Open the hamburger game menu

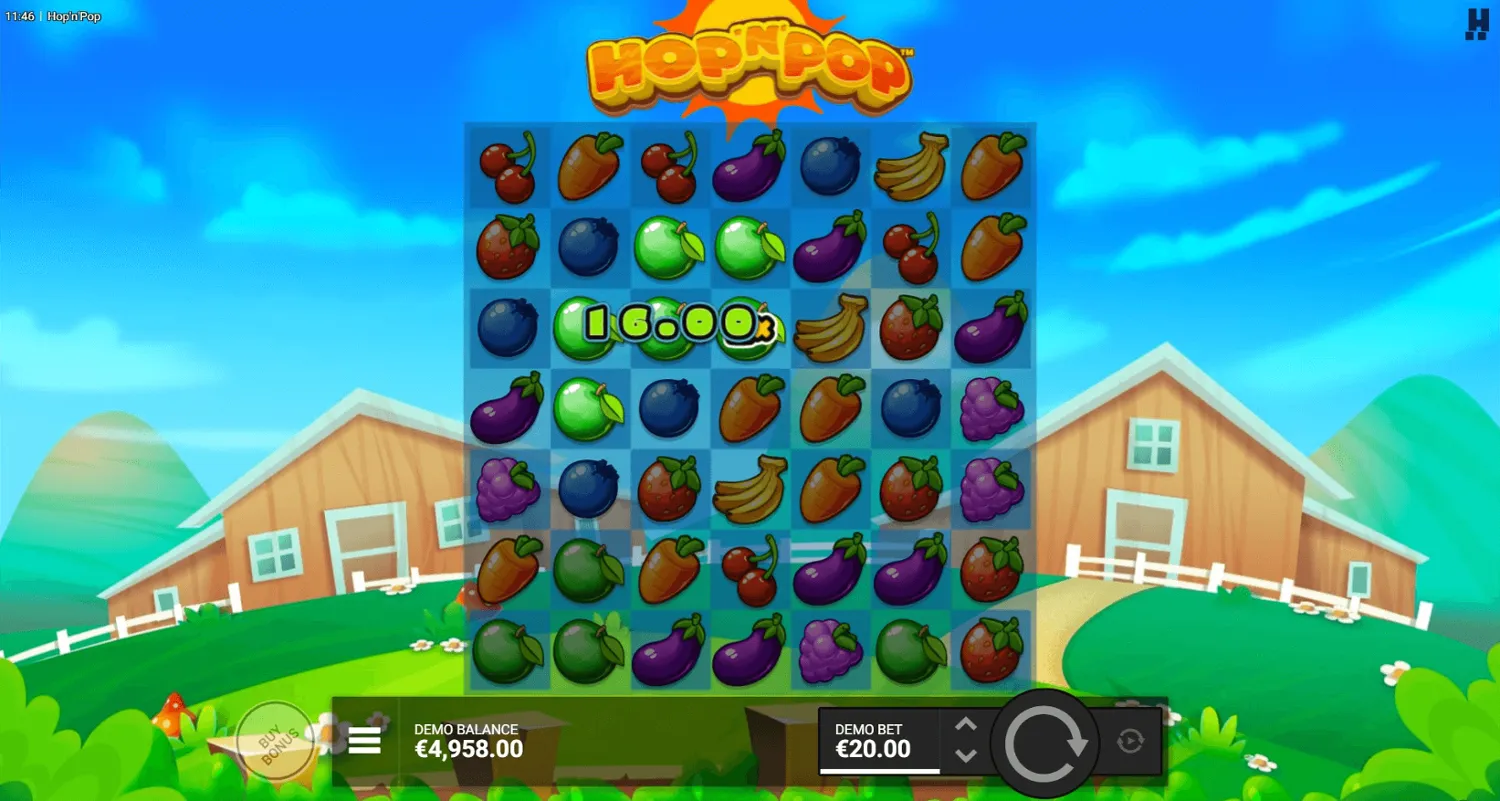click(x=364, y=740)
